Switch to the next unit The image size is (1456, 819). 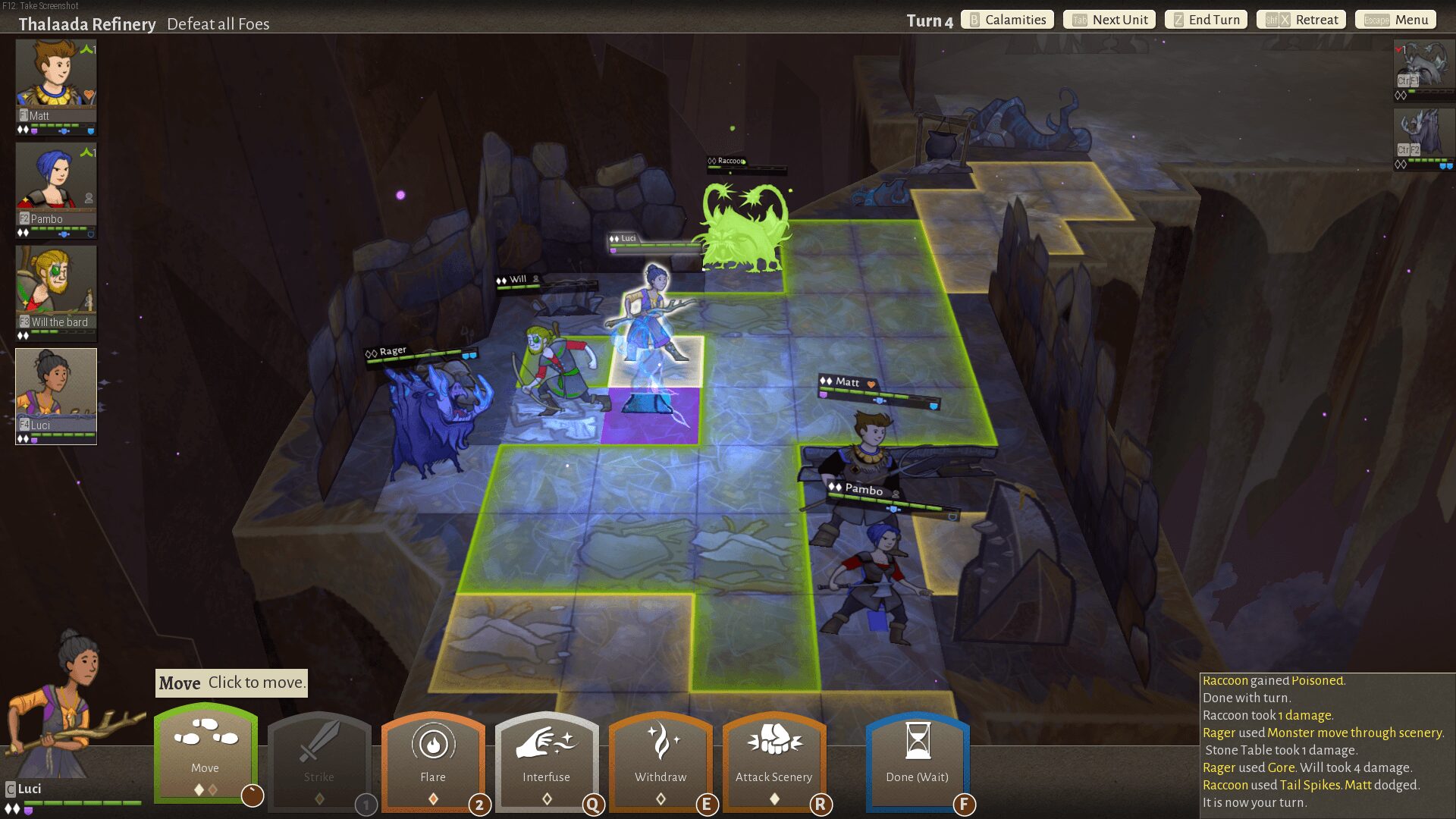tap(1109, 20)
